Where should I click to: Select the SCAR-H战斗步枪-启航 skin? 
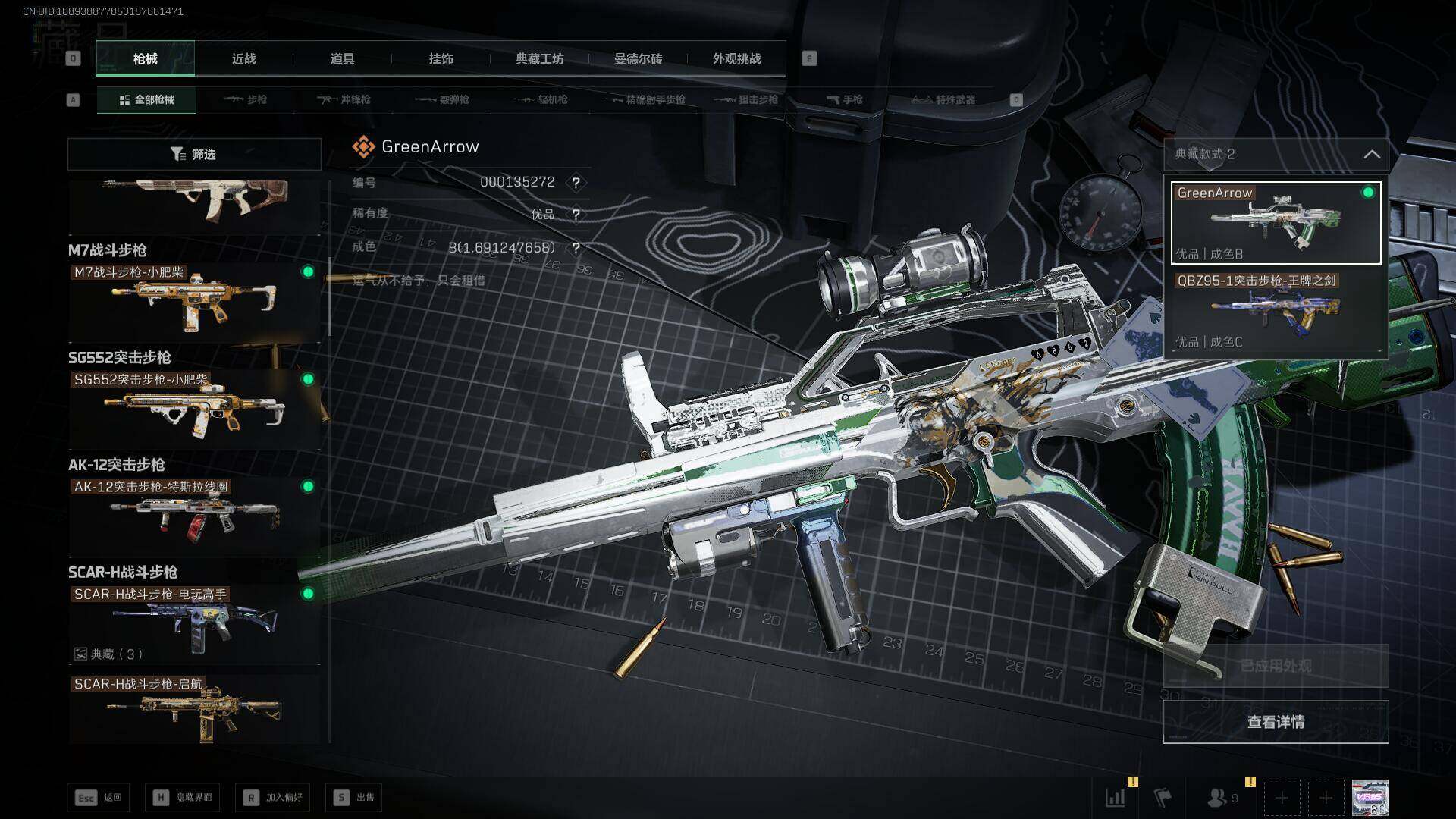[x=194, y=709]
